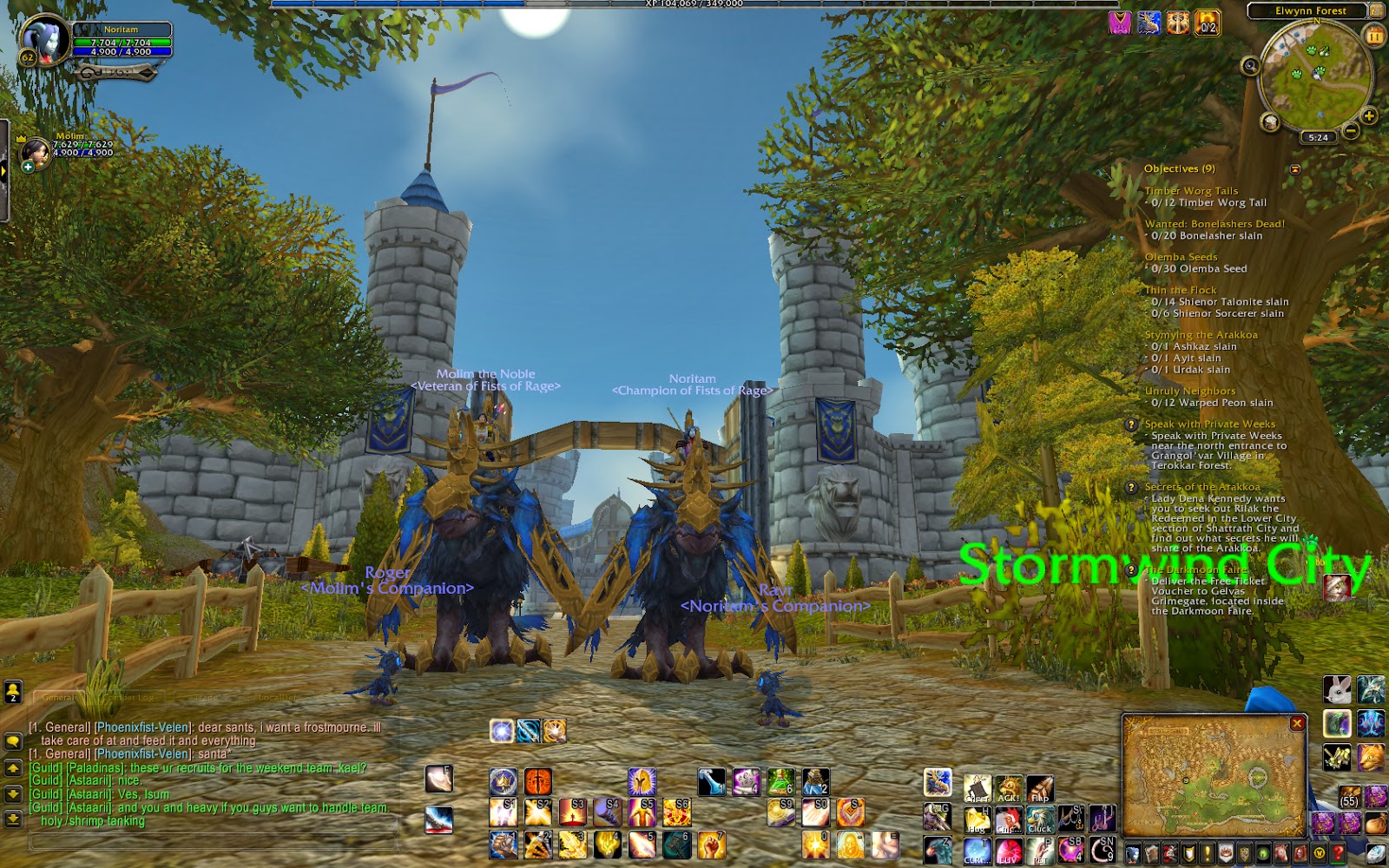Toggle the question mark beside Secrets of the Arakkoa
Image resolution: width=1389 pixels, height=868 pixels.
coord(1130,489)
